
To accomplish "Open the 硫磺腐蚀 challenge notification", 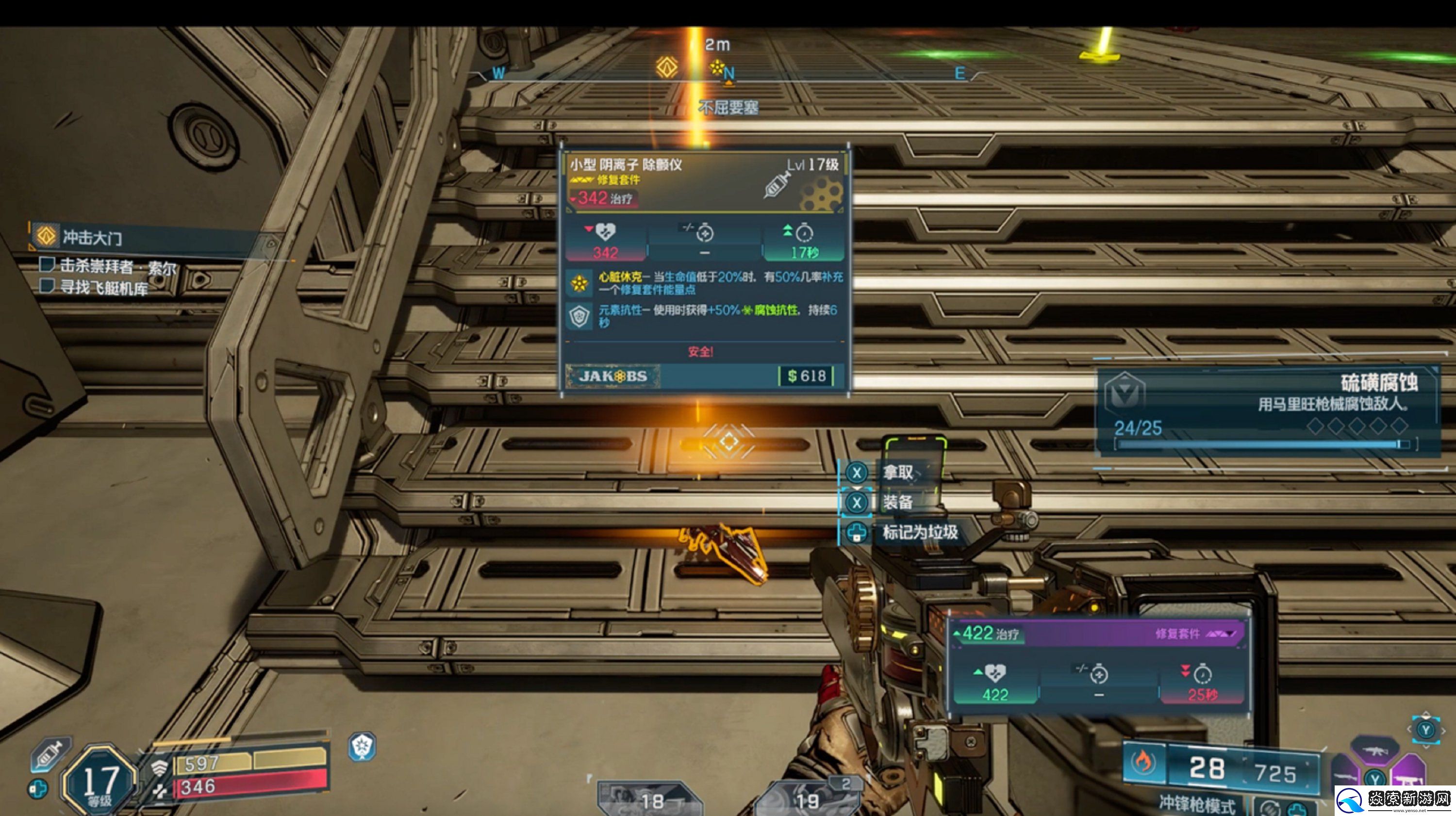I will (1266, 409).
